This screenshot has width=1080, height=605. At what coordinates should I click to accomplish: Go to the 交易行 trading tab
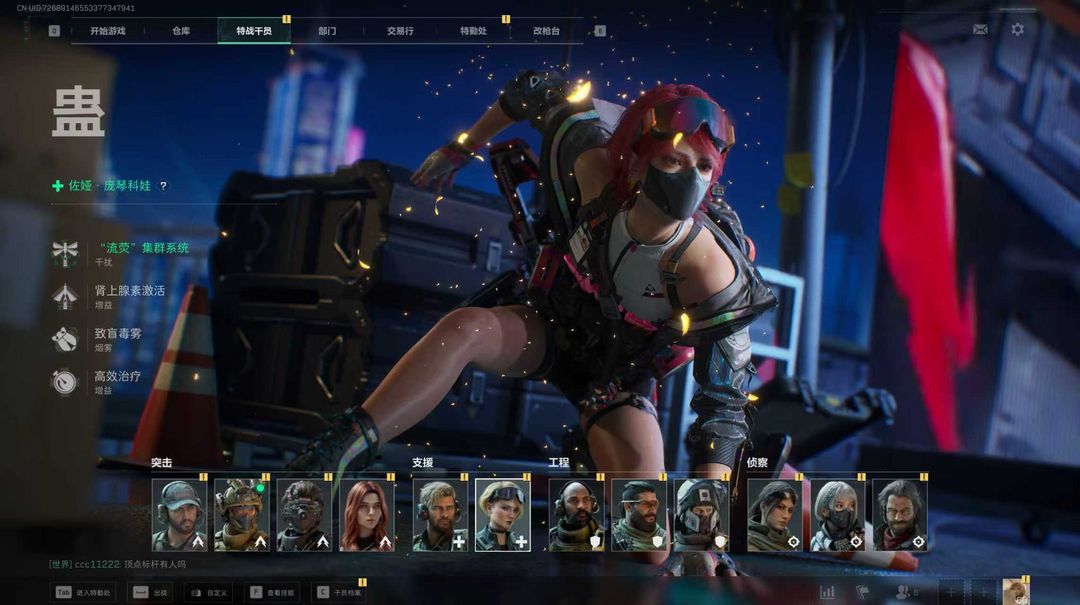coord(400,31)
